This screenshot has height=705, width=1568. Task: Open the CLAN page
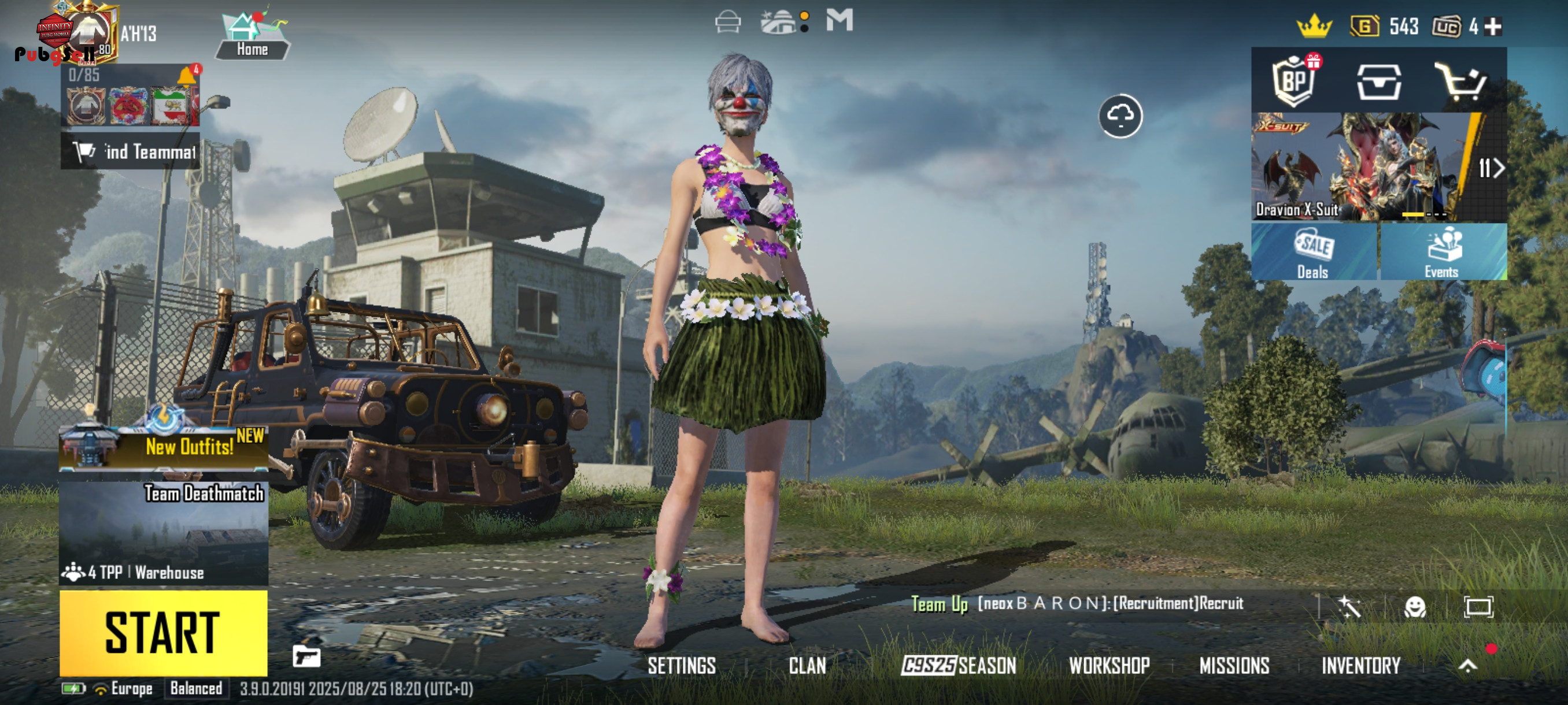[807, 666]
